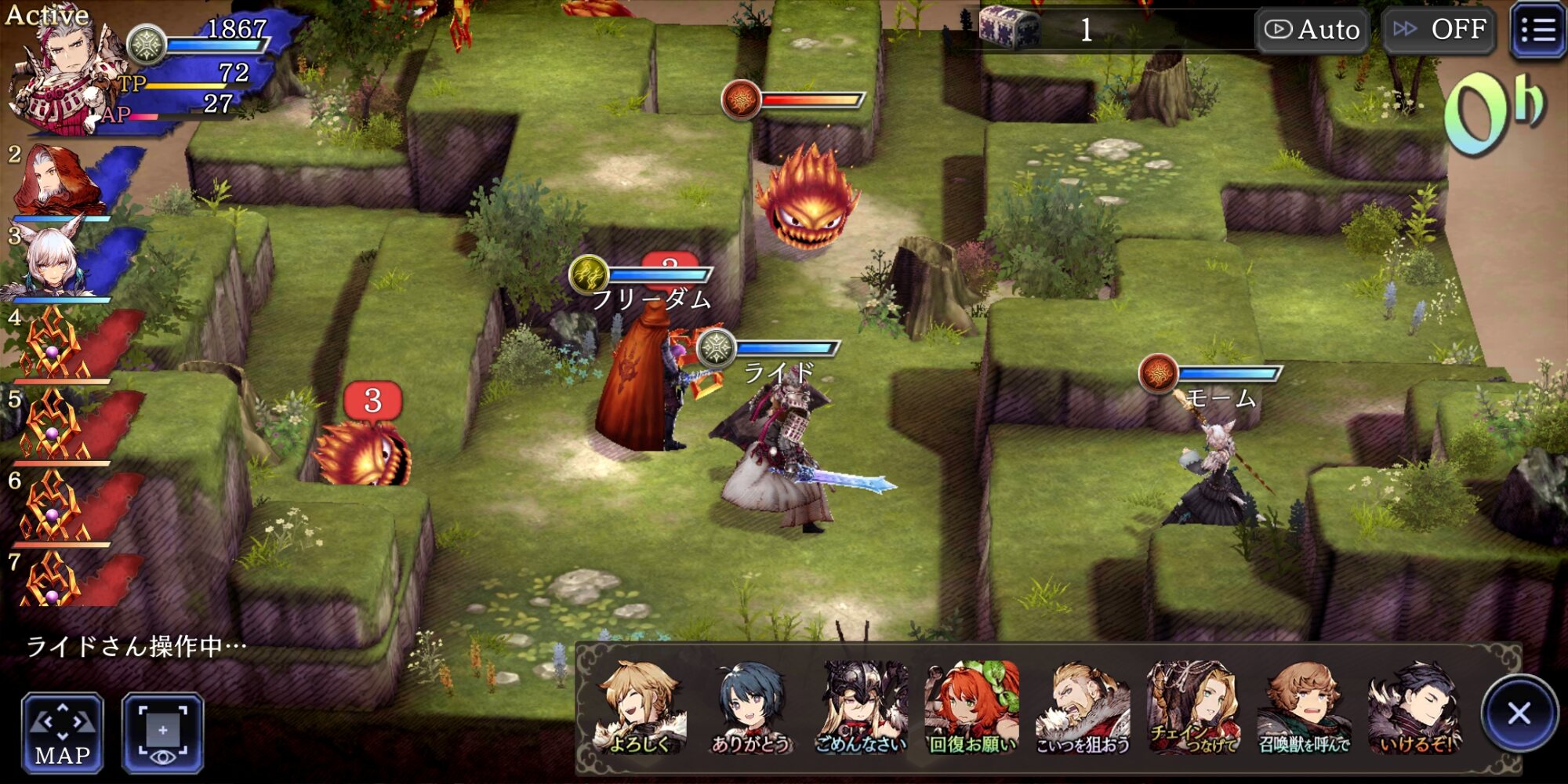
Task: Open the MAP view
Action: (62, 733)
